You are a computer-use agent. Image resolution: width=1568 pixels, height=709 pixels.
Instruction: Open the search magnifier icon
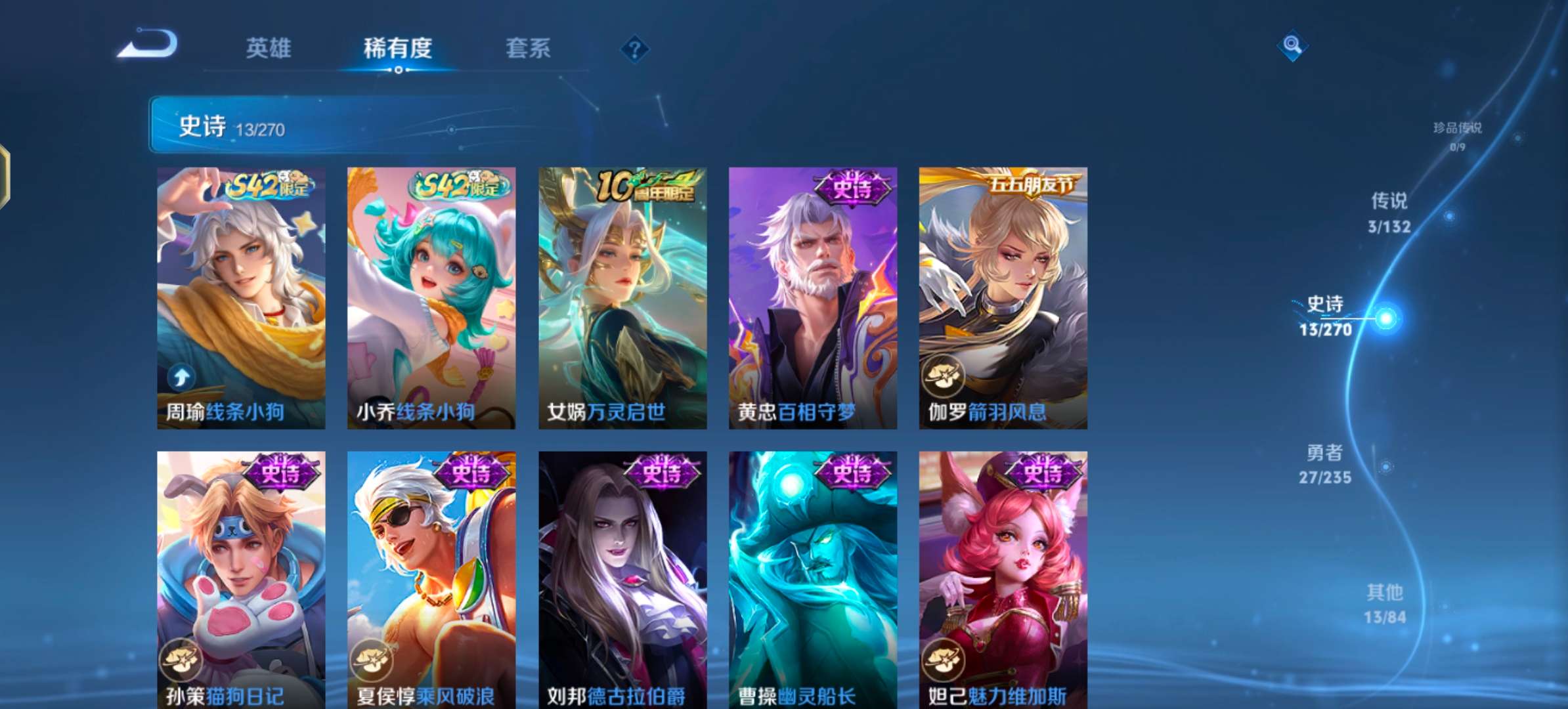point(1292,46)
